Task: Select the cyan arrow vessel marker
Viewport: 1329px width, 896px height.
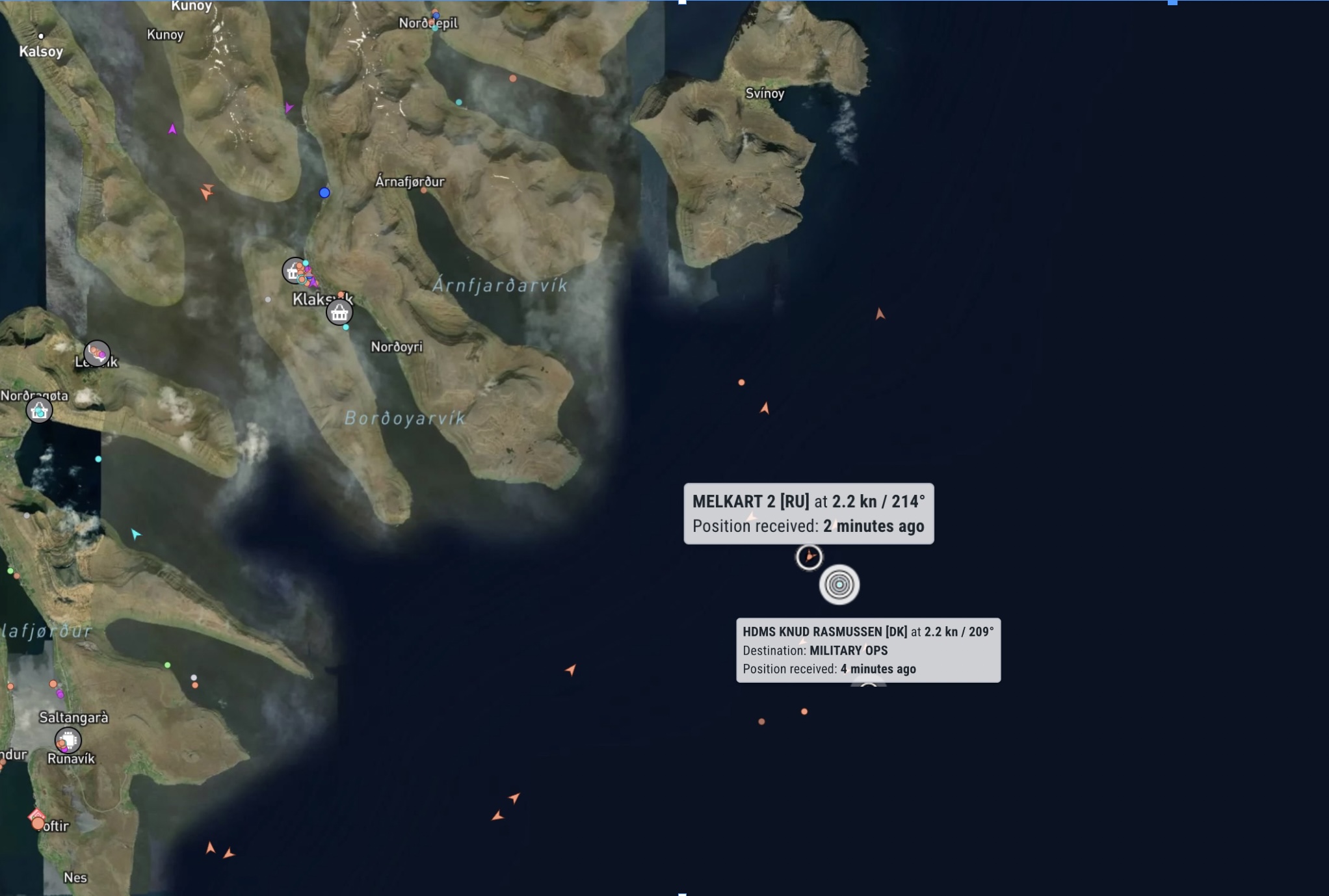Action: (135, 534)
